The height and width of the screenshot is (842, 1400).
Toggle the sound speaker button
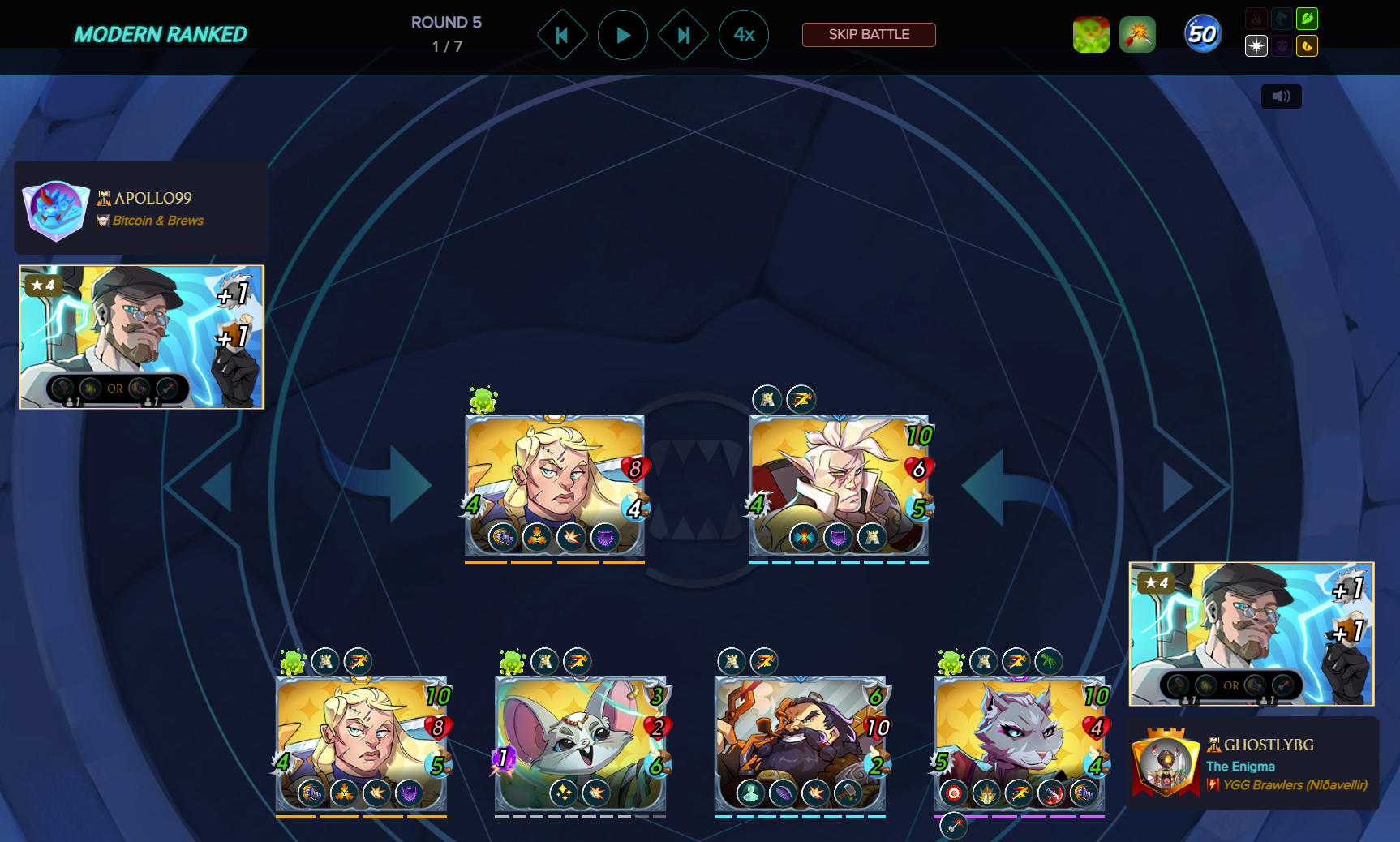(1281, 97)
